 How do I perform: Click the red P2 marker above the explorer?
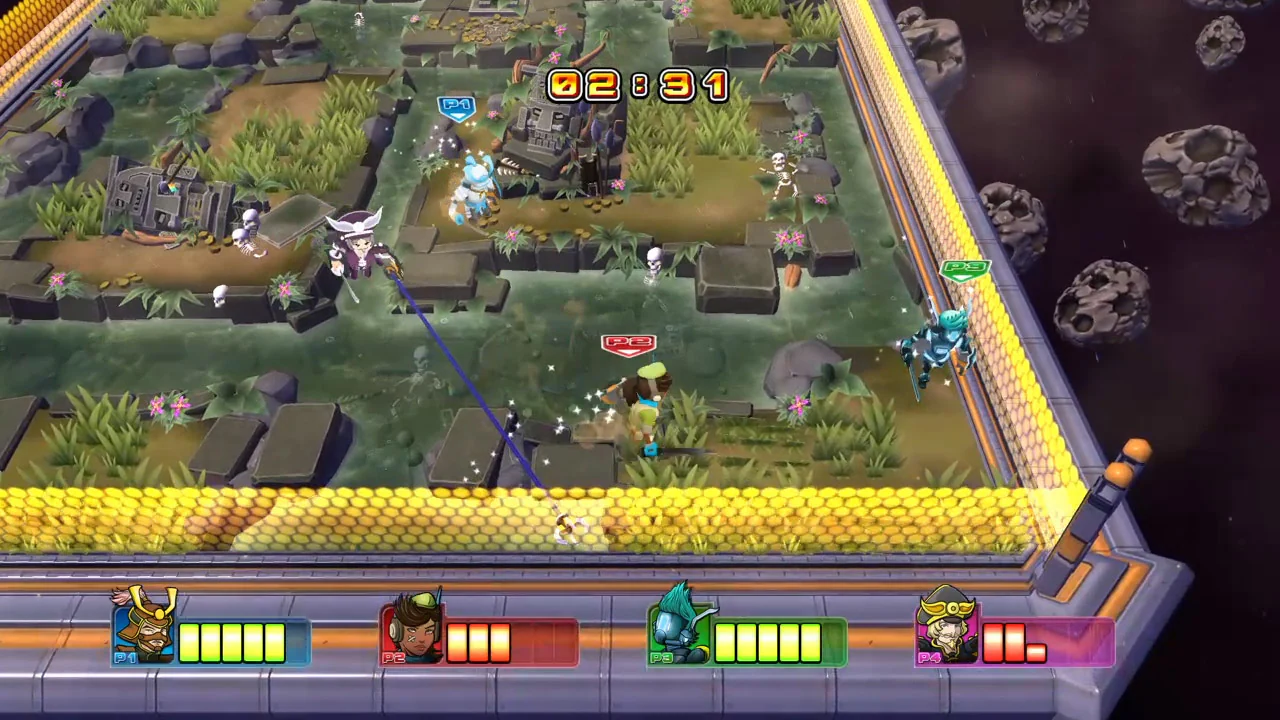pos(628,342)
